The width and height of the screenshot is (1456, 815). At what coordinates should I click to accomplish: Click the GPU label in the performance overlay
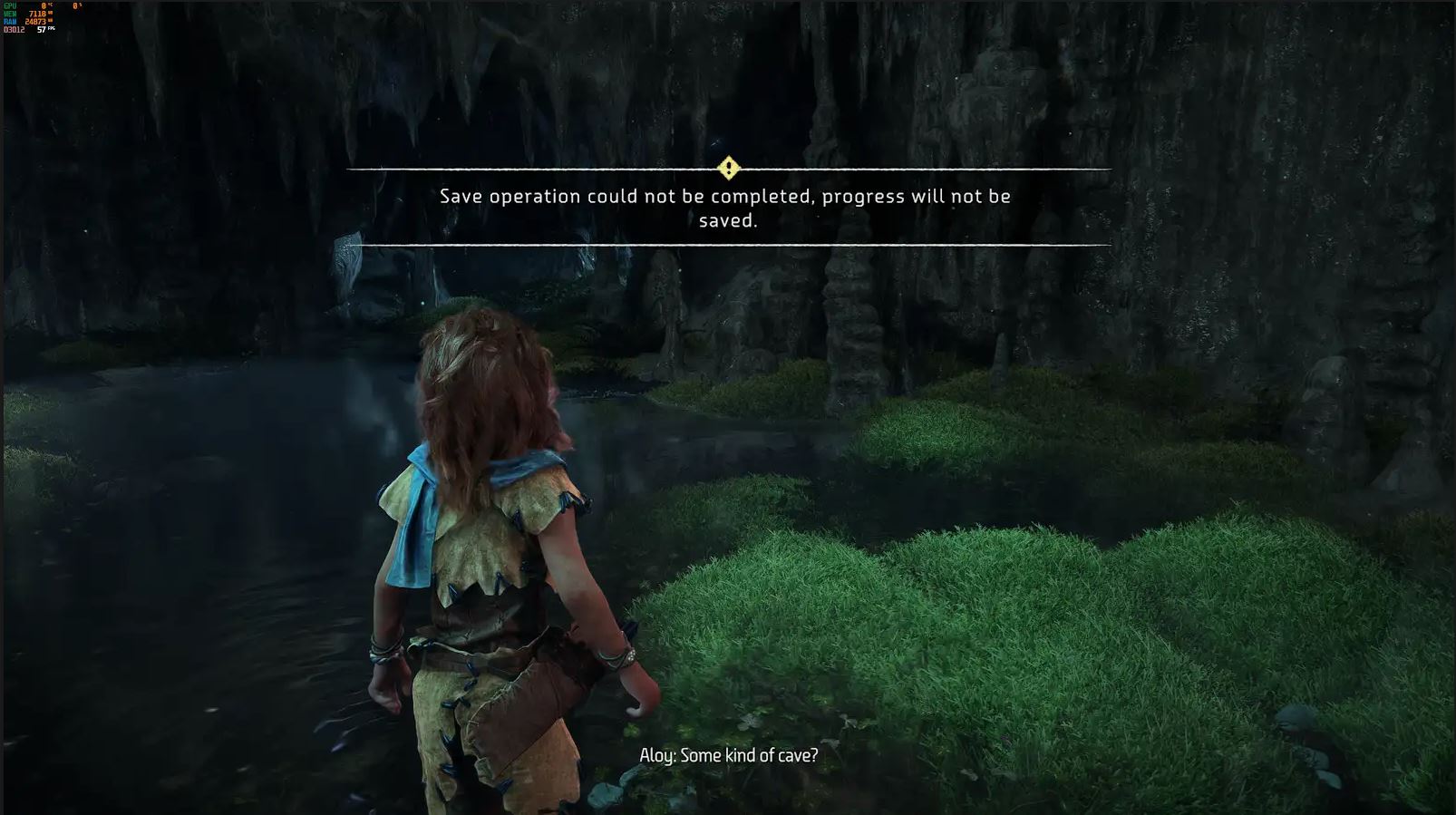tap(10, 5)
